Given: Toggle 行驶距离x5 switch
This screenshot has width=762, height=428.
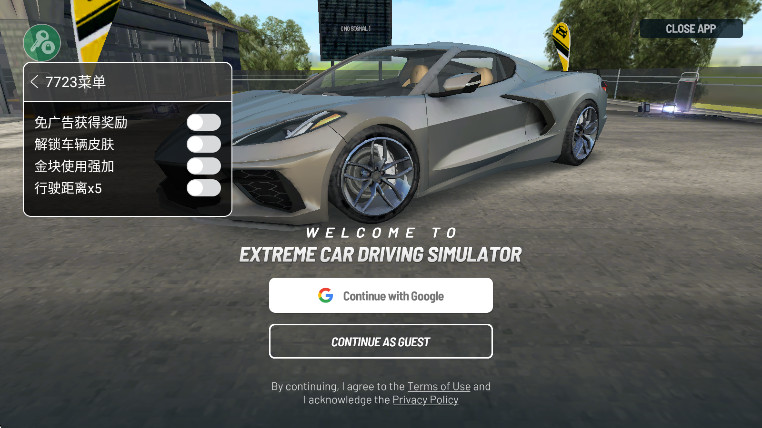Looking at the screenshot, I should point(203,187).
